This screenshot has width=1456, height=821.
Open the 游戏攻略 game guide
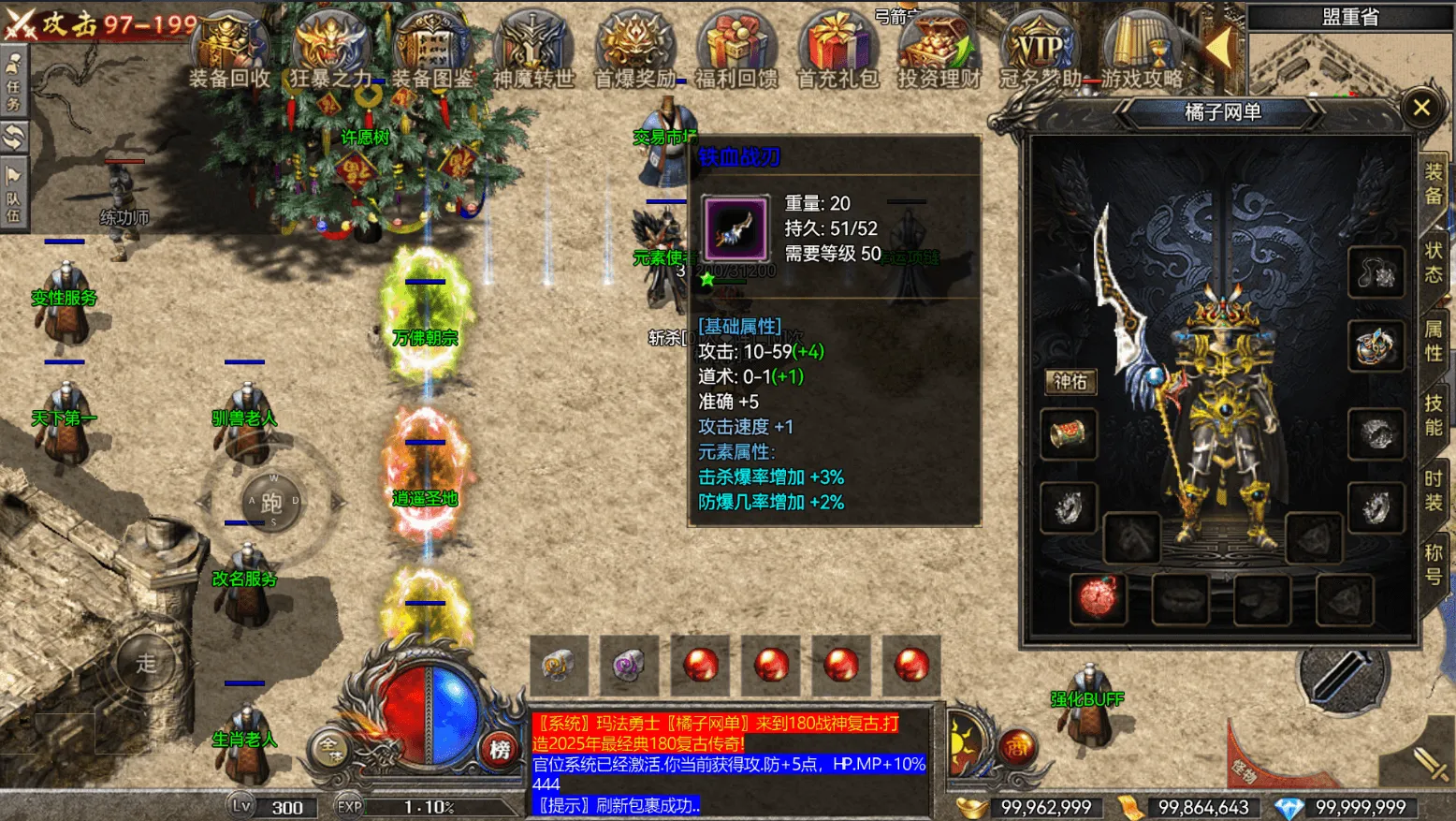(1142, 51)
